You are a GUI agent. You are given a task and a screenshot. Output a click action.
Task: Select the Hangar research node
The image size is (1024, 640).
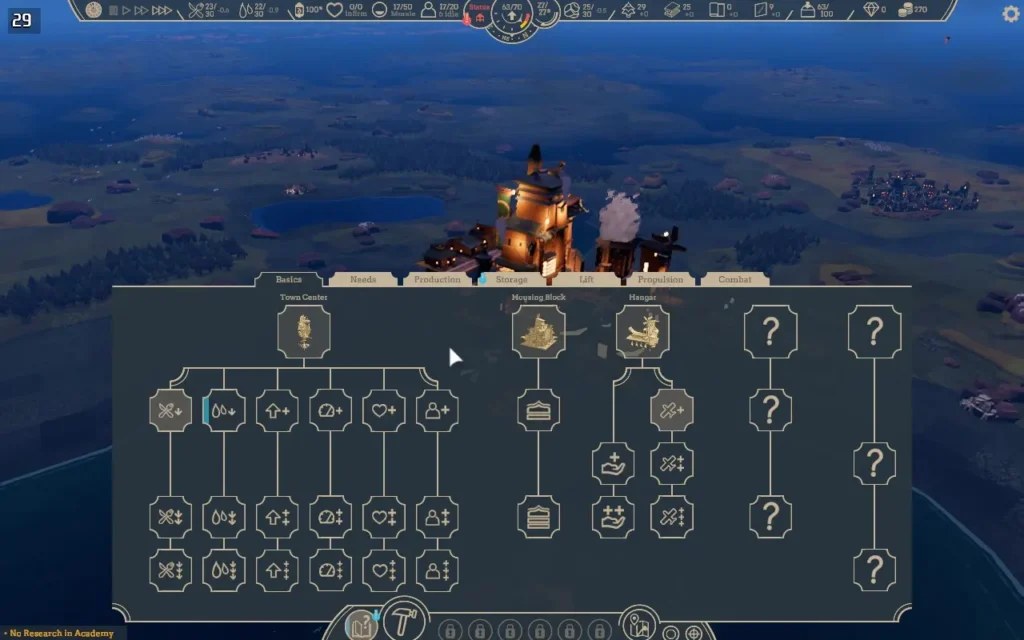tap(642, 332)
